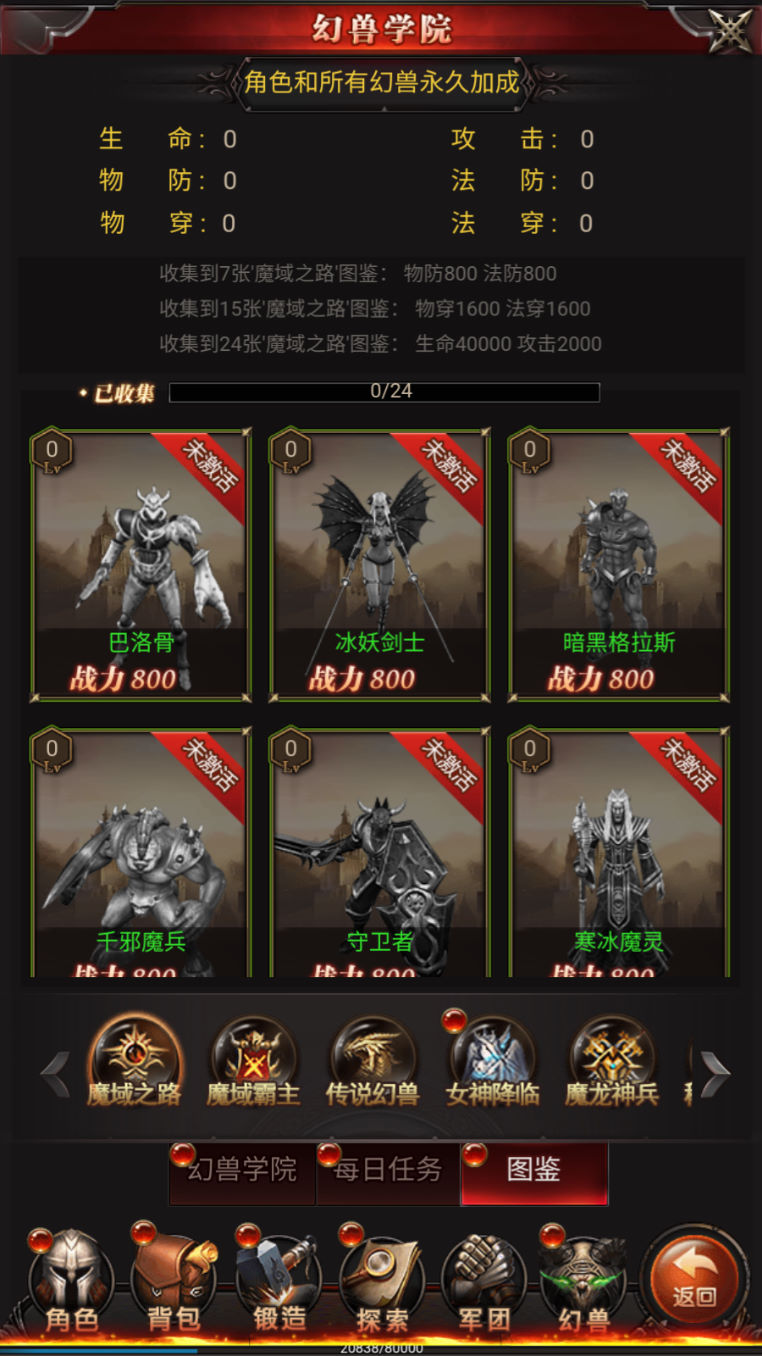This screenshot has width=762, height=1356.
Task: Click the left arrow of category list
Action: [54, 1074]
